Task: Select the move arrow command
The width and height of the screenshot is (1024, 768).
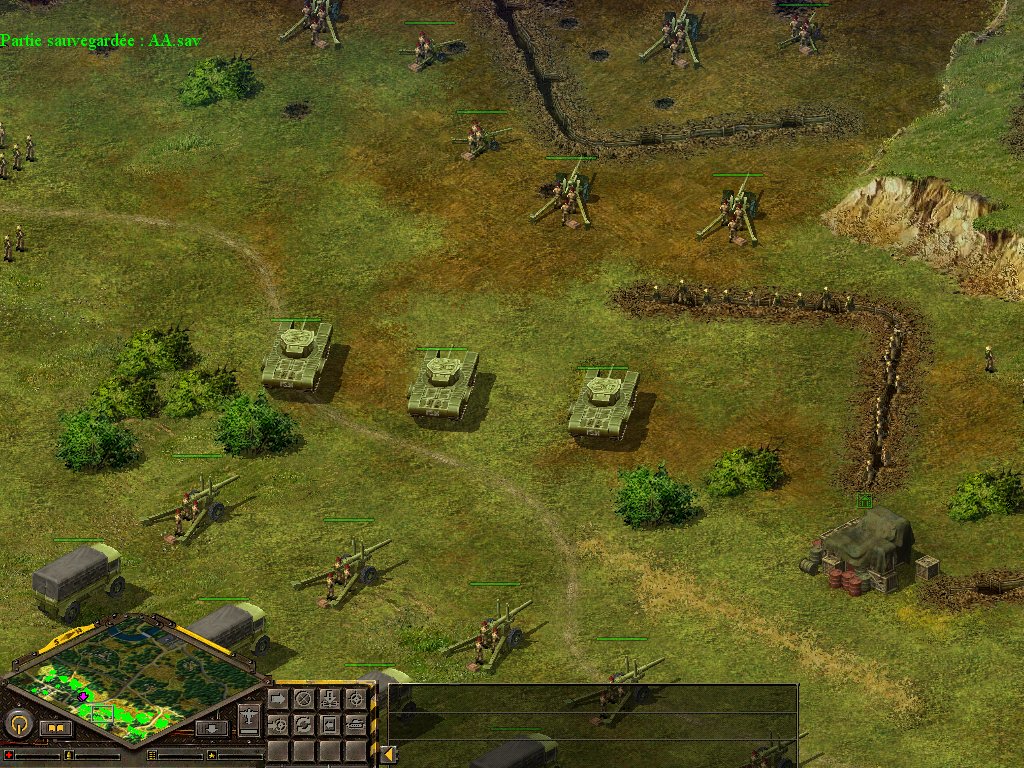Action: tap(278, 698)
